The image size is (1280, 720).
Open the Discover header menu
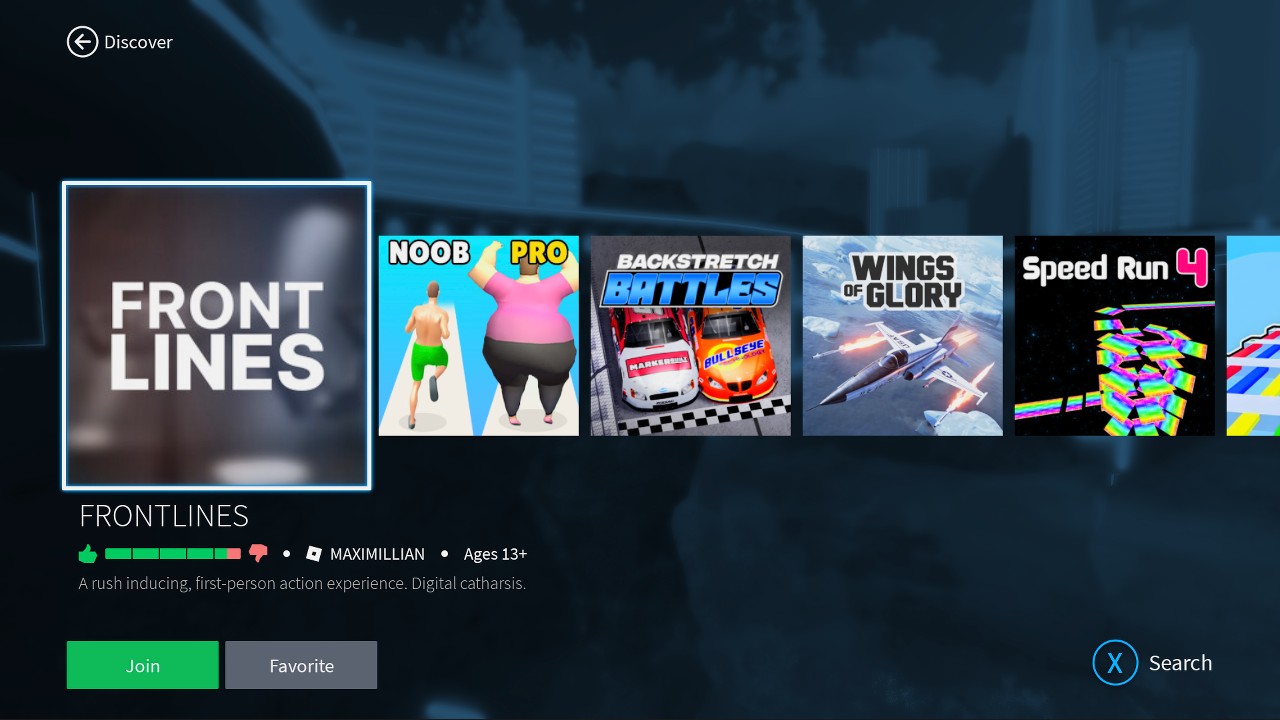pos(138,42)
